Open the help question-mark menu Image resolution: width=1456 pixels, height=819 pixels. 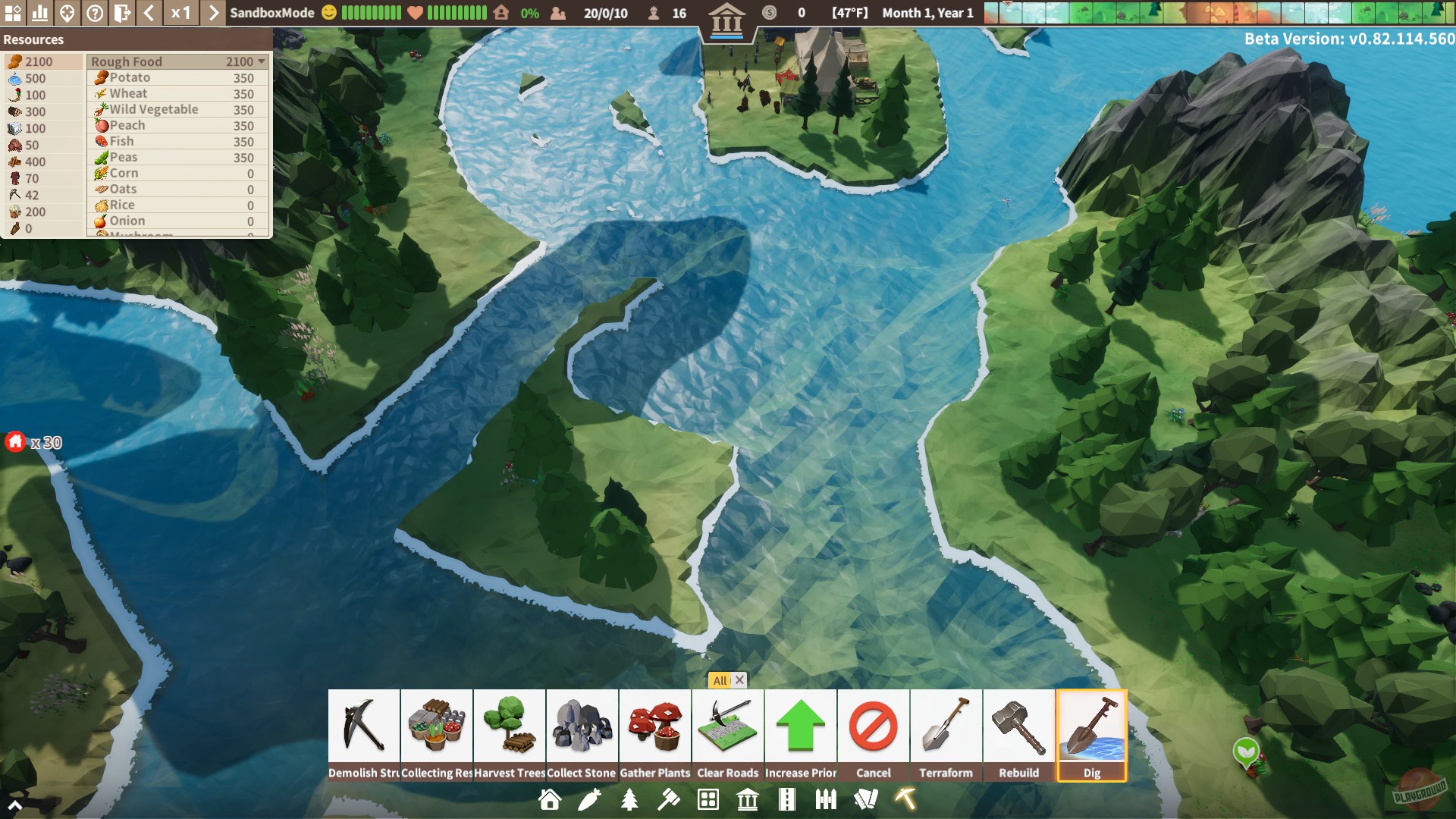[93, 12]
